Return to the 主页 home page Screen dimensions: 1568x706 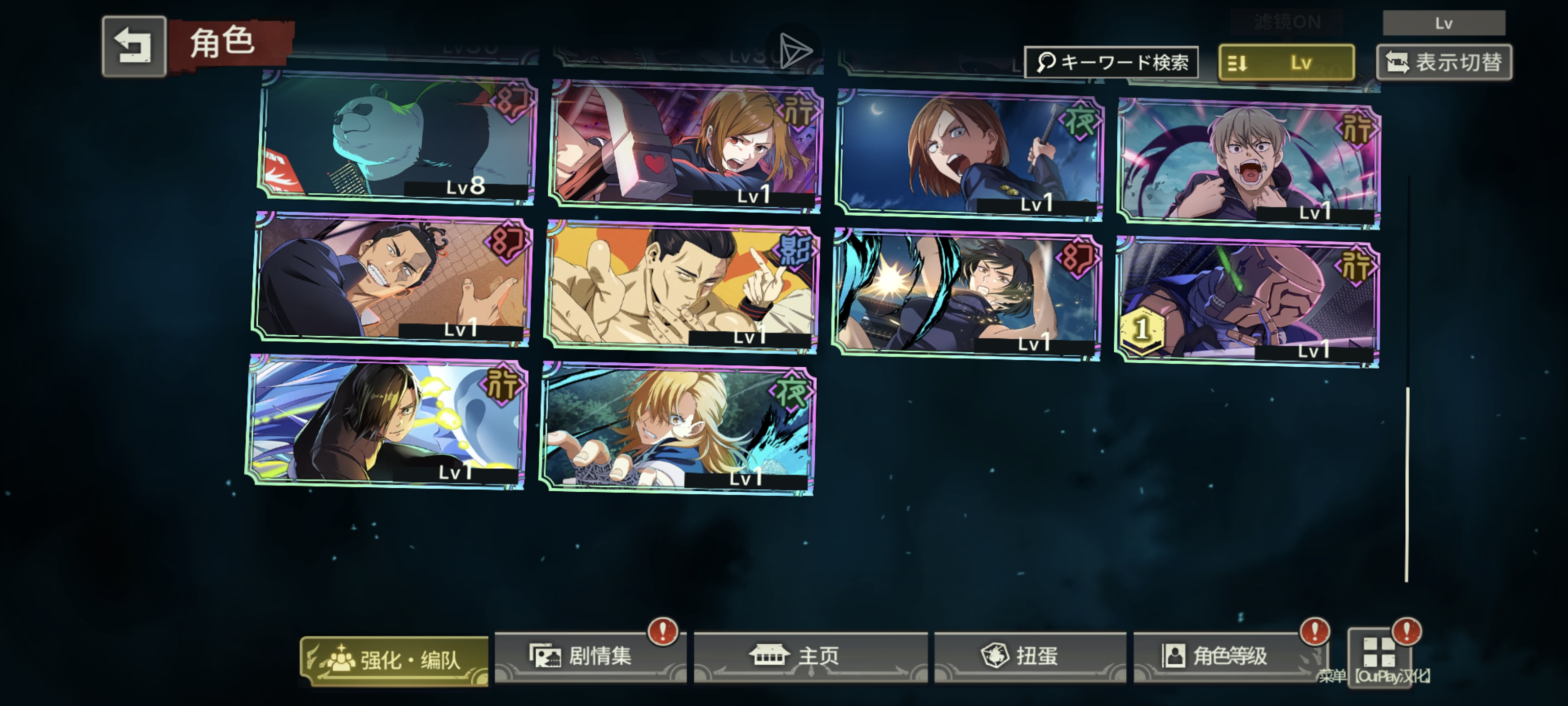(x=810, y=656)
